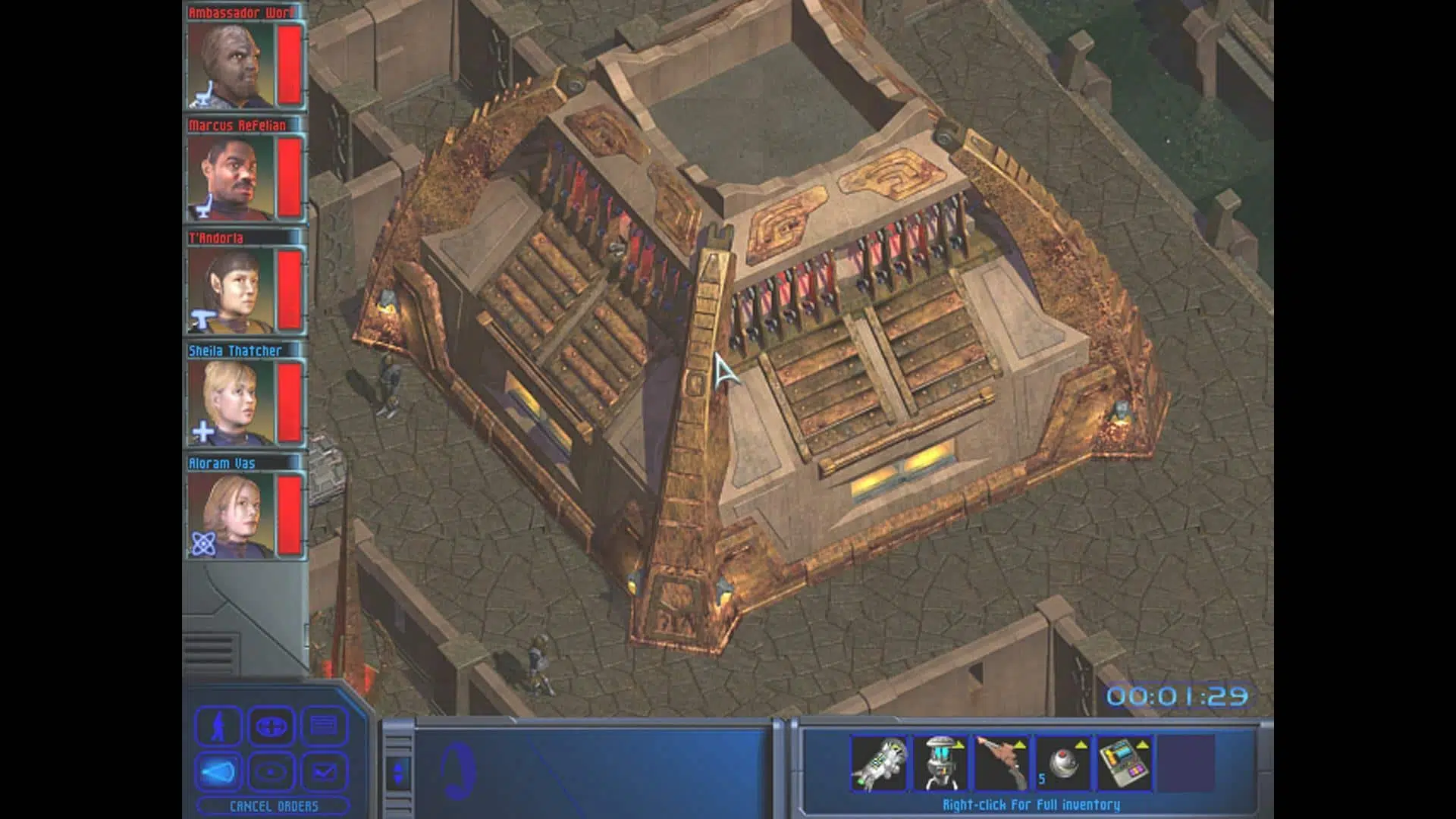This screenshot has height=819, width=1456.
Task: Open the lined-panel list button
Action: coord(325,726)
